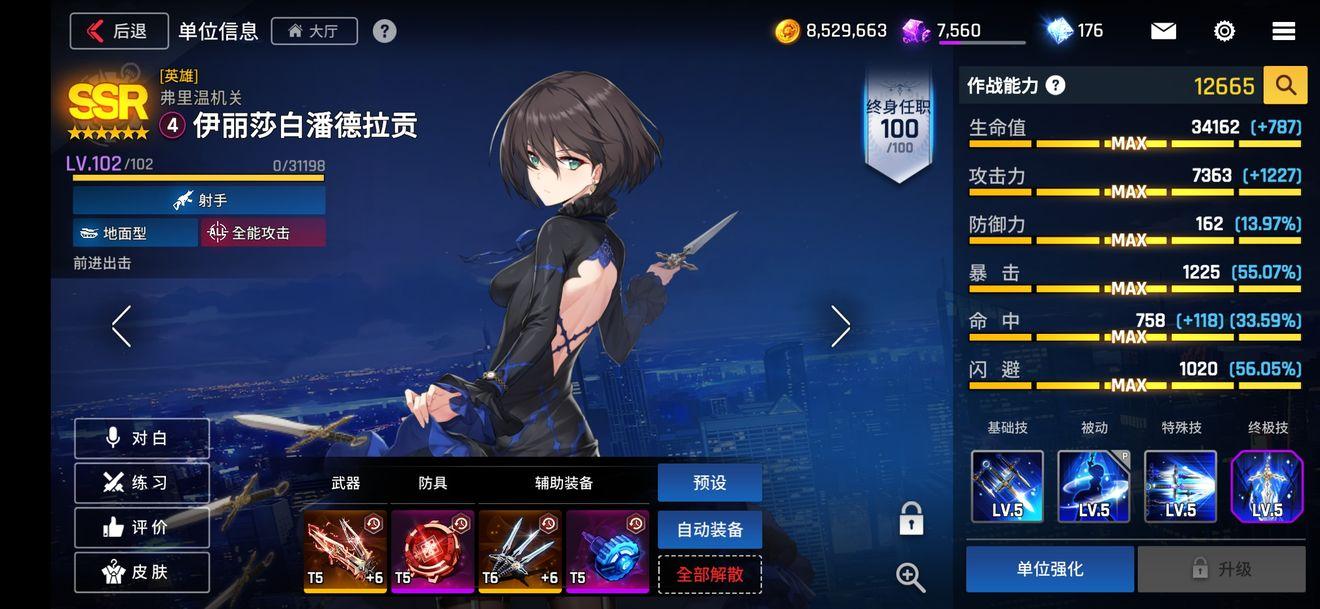Show the previous unit with left arrow
Screen dimensions: 1320x609
click(x=122, y=326)
